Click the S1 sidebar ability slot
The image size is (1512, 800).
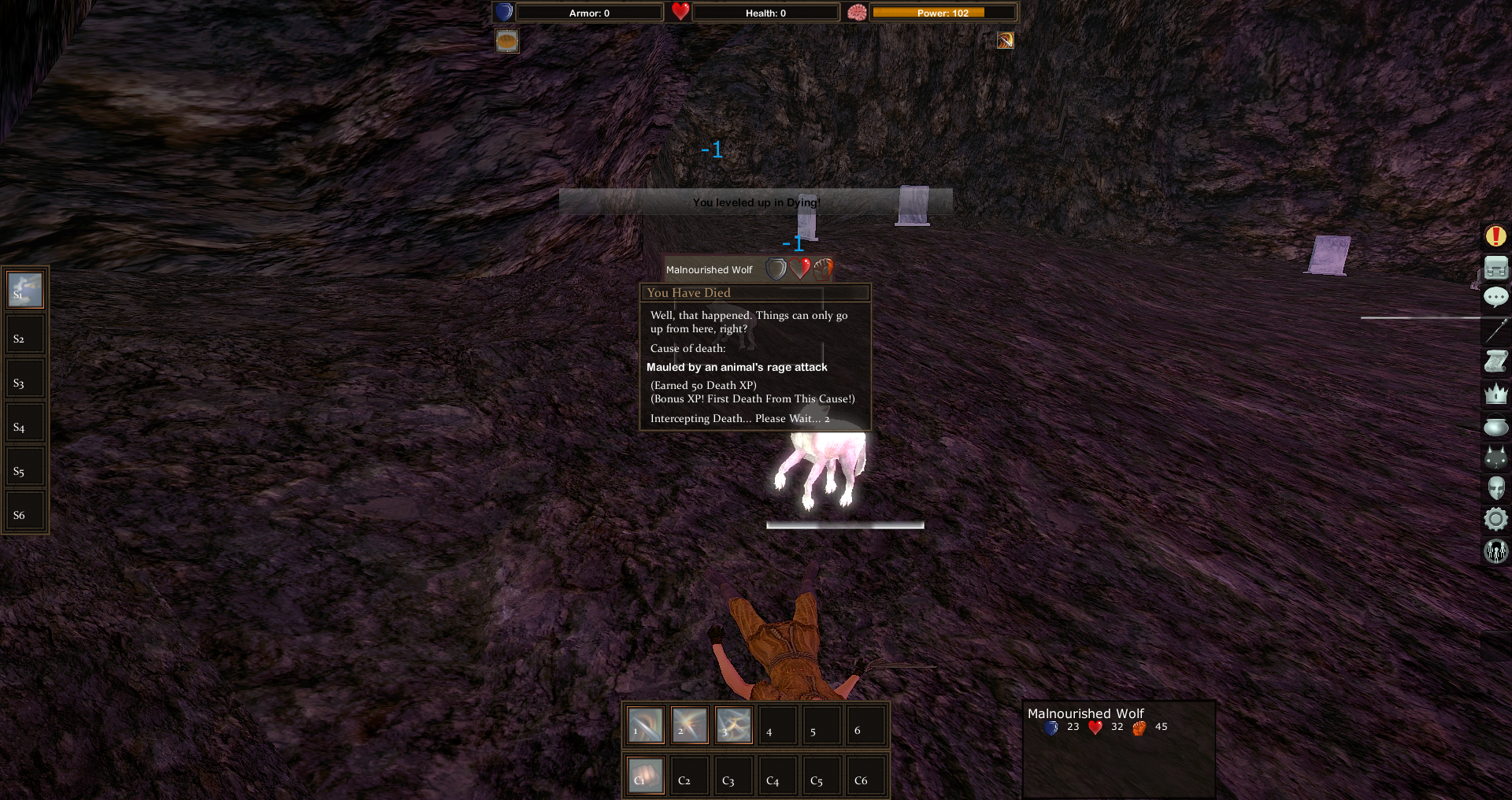(25, 290)
